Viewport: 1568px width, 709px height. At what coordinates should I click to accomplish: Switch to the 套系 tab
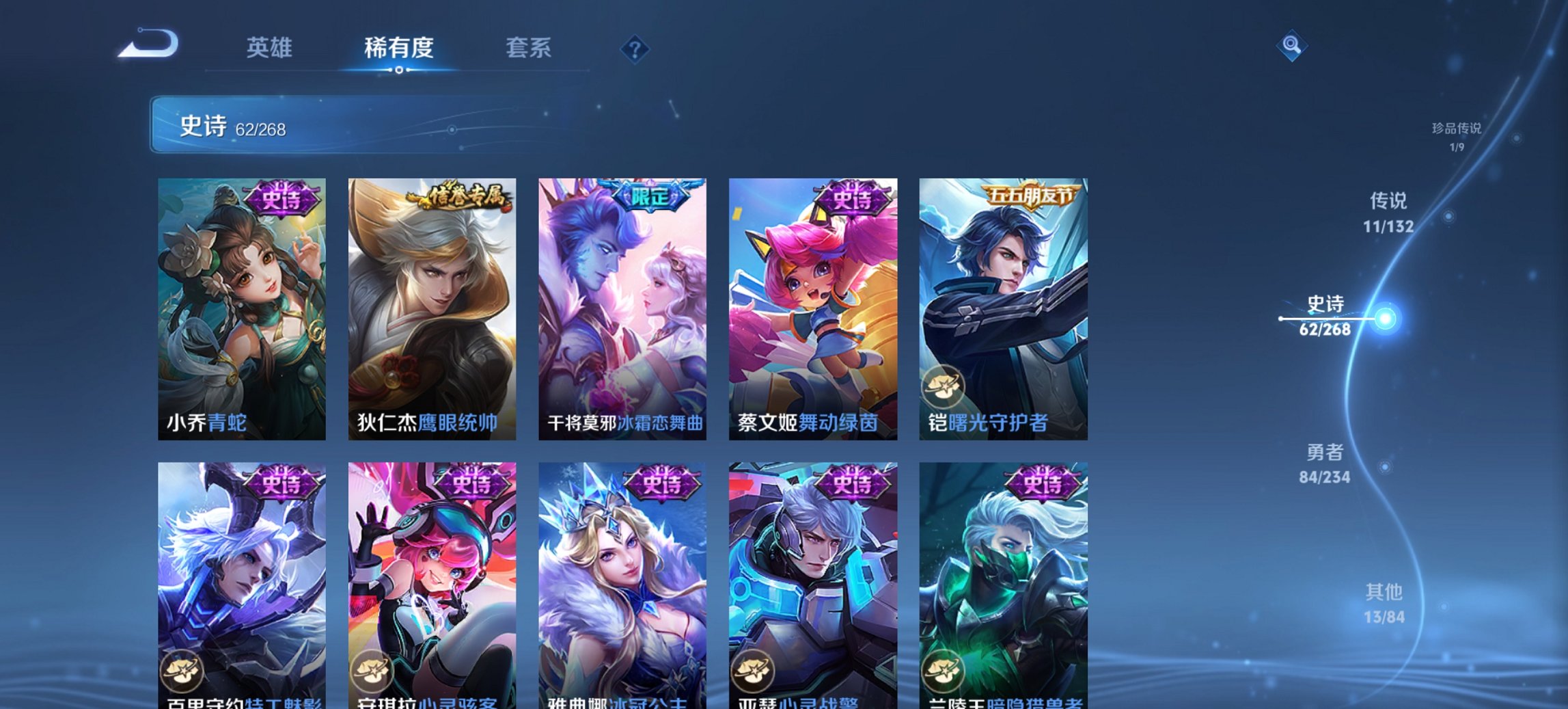pos(529,48)
